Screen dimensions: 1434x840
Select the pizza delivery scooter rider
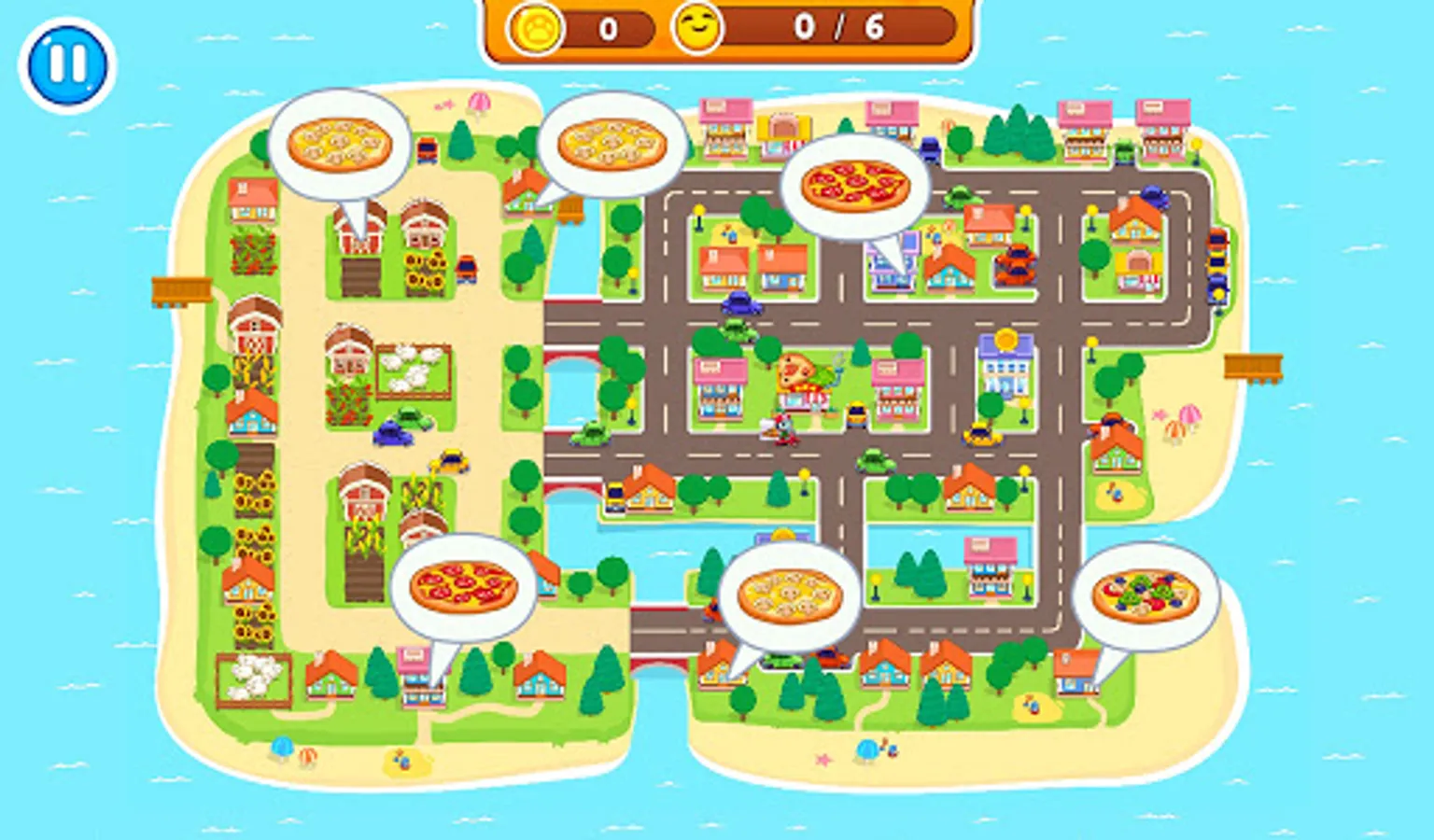point(782,429)
